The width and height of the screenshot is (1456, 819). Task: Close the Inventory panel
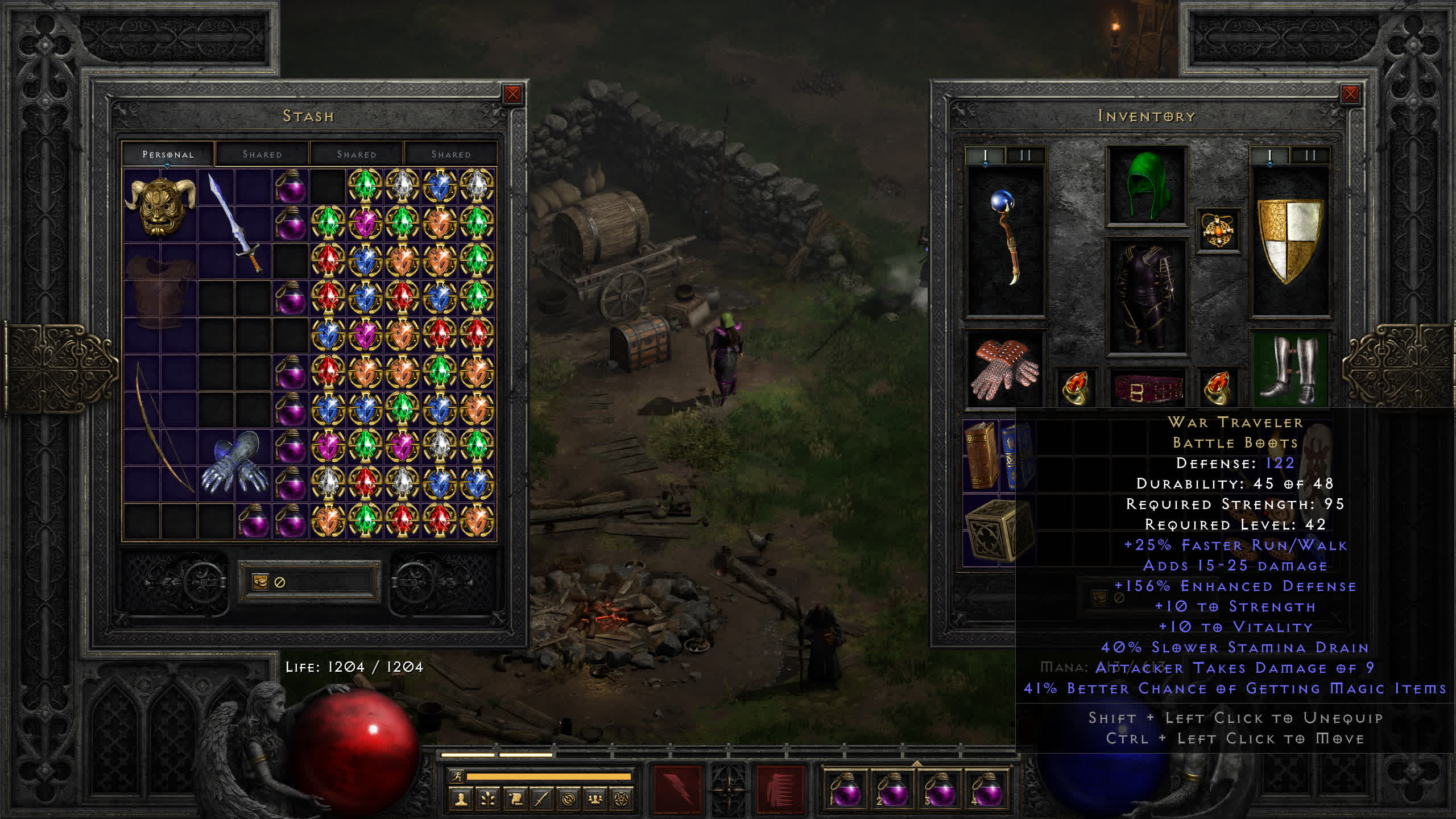(x=1350, y=94)
